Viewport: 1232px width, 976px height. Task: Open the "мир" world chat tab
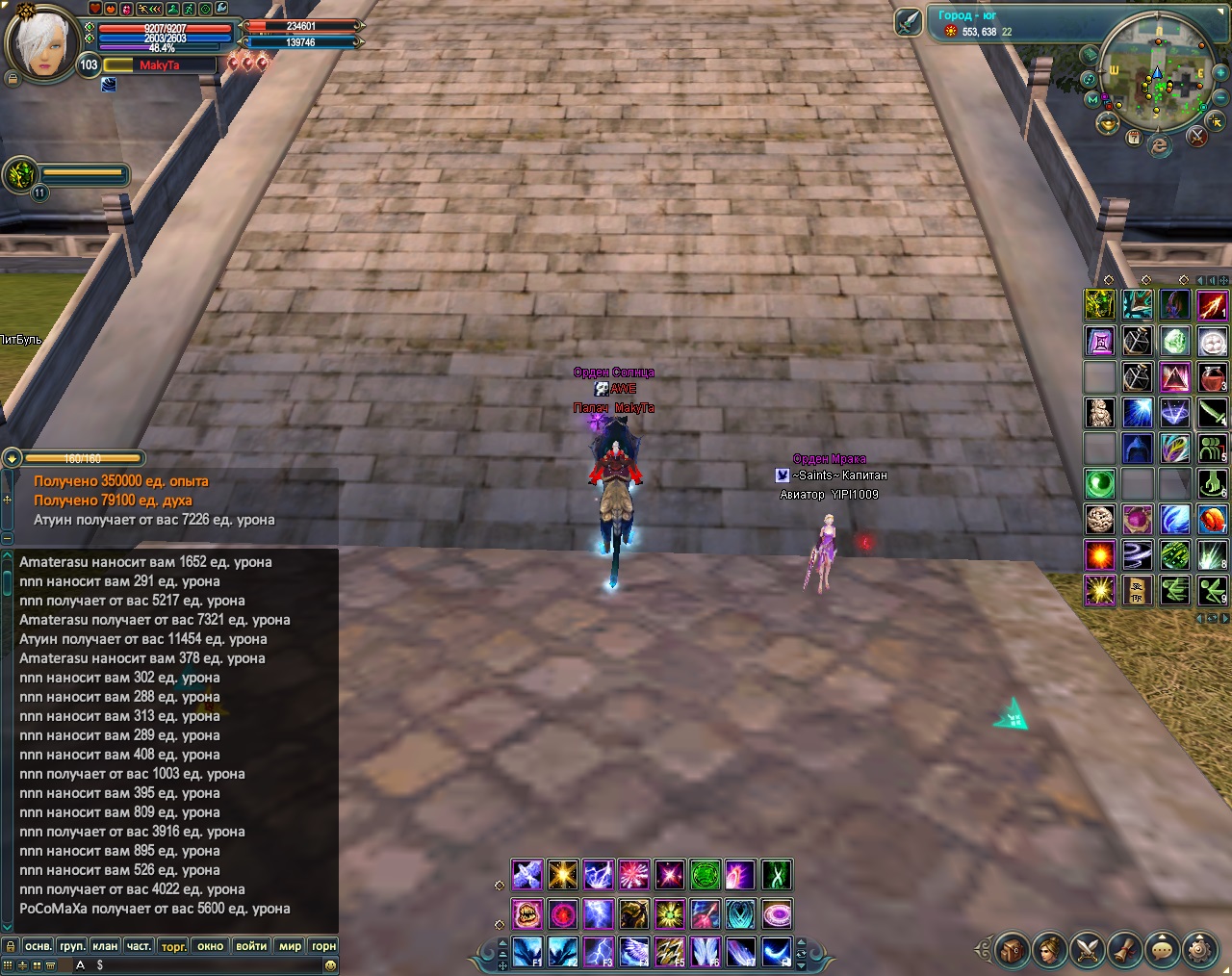tap(290, 946)
